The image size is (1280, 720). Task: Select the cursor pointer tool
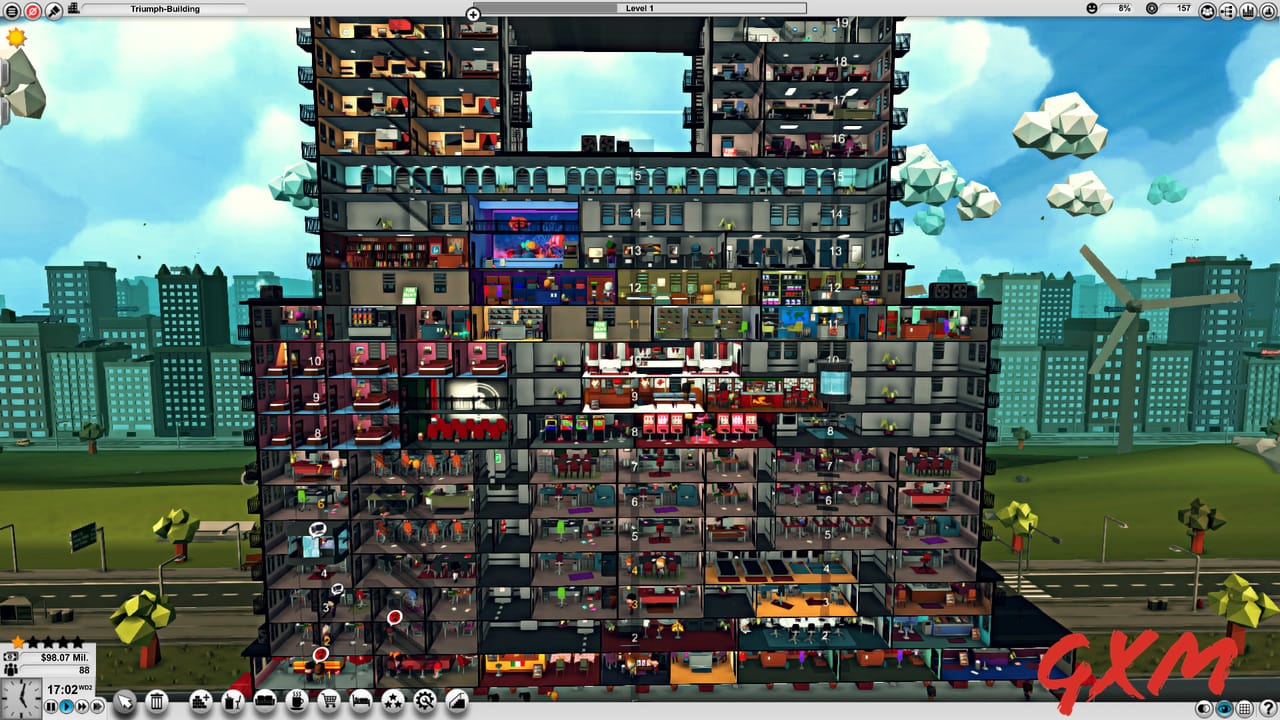pyautogui.click(x=124, y=702)
